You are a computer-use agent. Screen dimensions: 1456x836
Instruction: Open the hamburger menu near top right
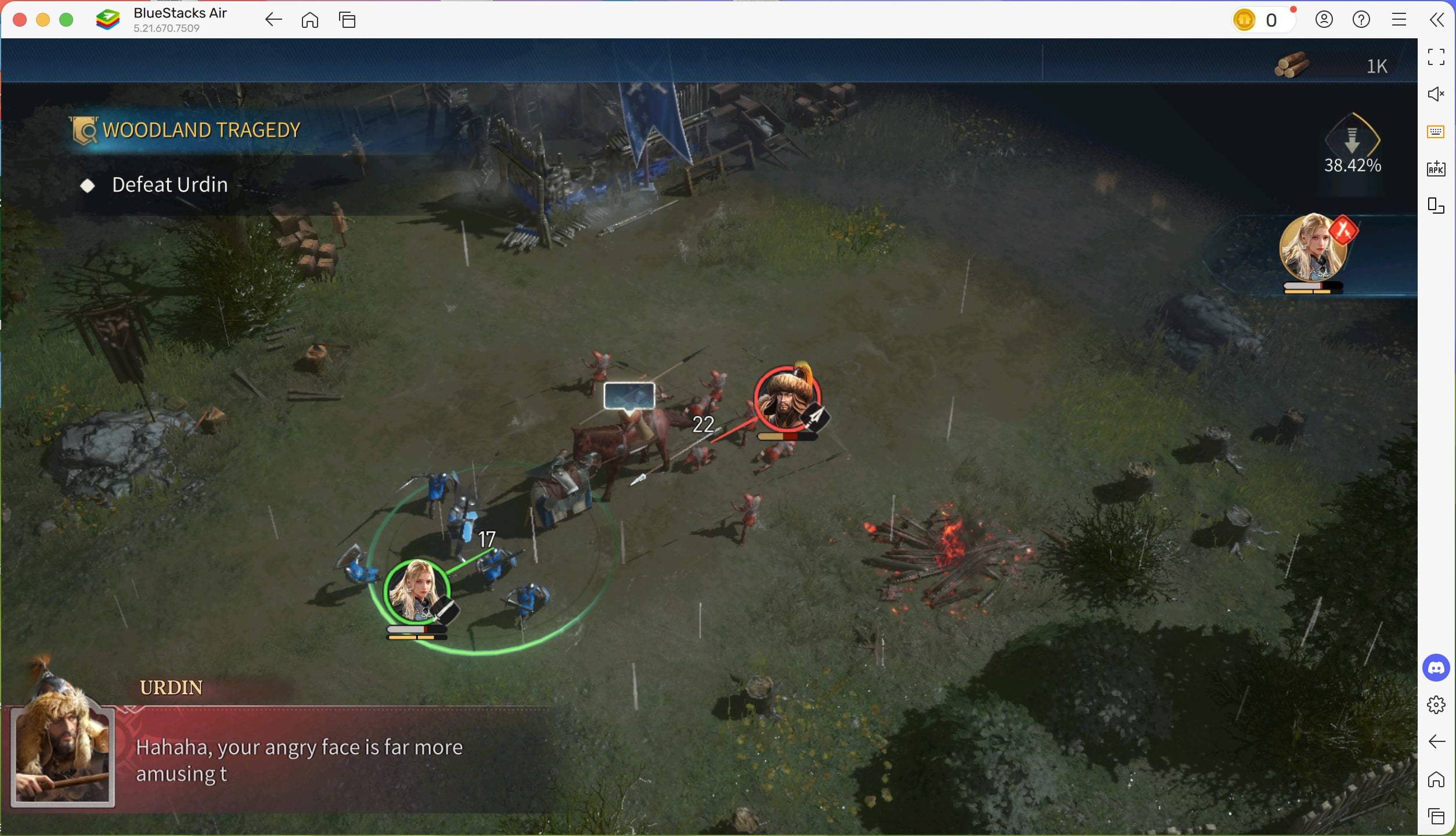[x=1399, y=19]
